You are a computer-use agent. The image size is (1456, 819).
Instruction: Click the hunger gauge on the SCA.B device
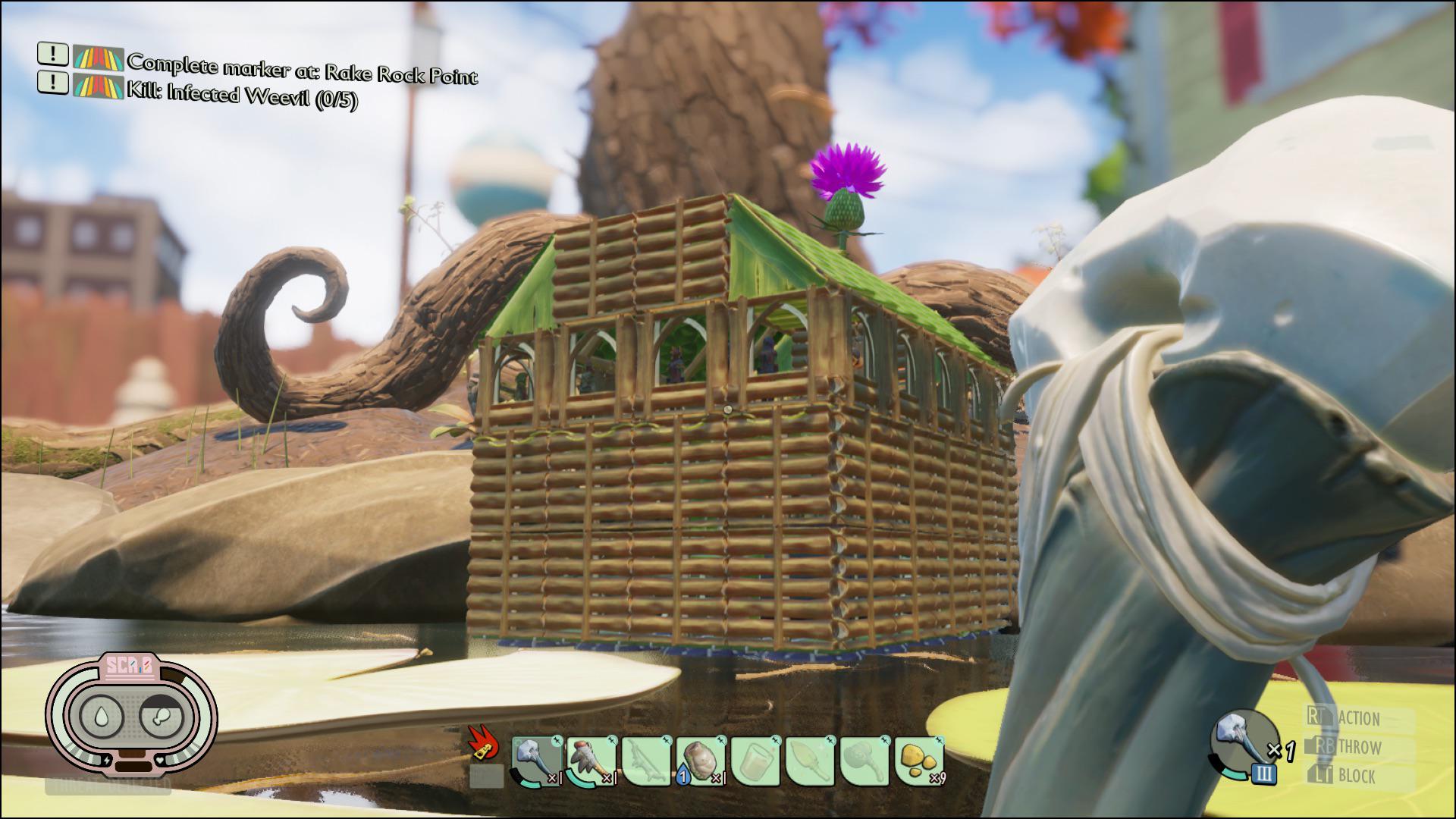click(162, 716)
